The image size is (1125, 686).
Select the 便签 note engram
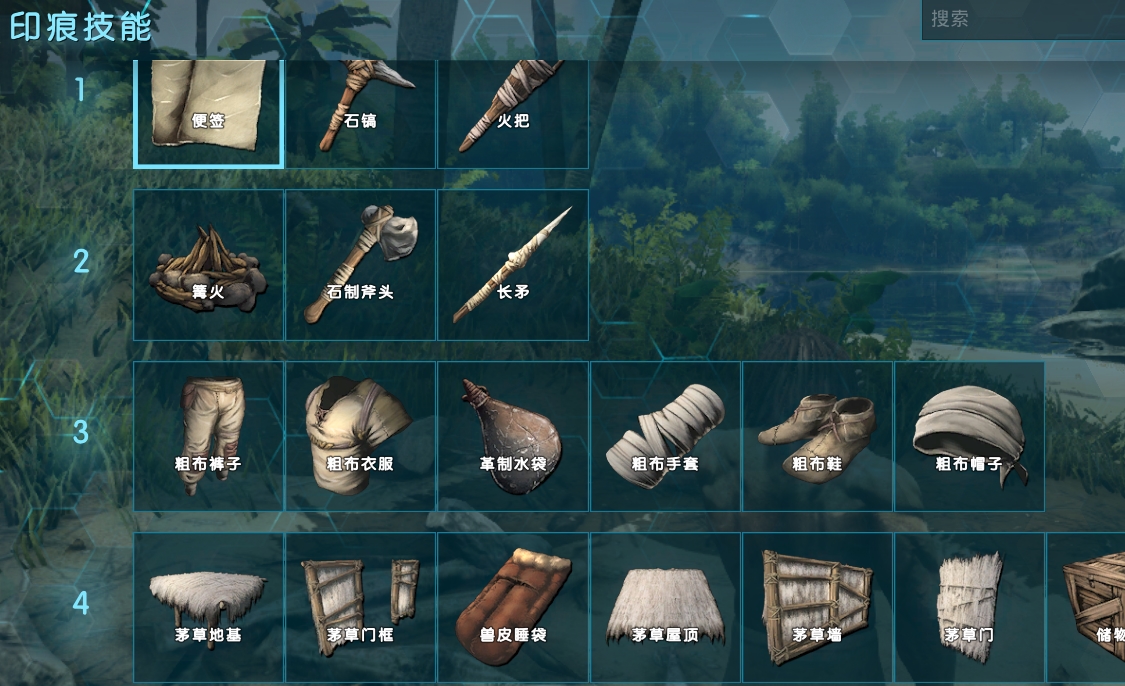click(x=209, y=110)
